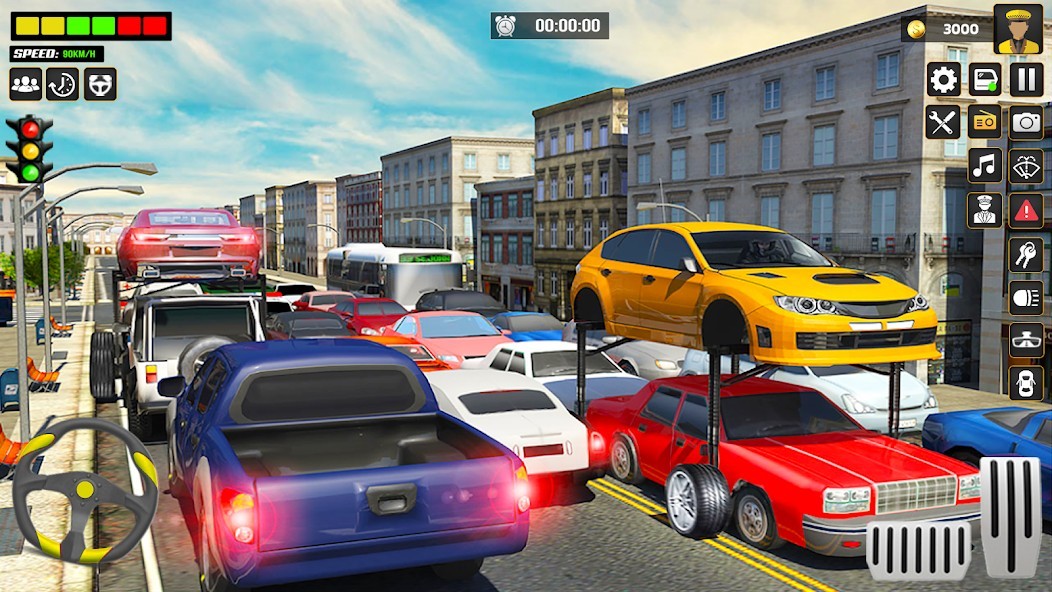Click the car keys ignition icon
Screen dimensions: 1052x592
point(1026,253)
